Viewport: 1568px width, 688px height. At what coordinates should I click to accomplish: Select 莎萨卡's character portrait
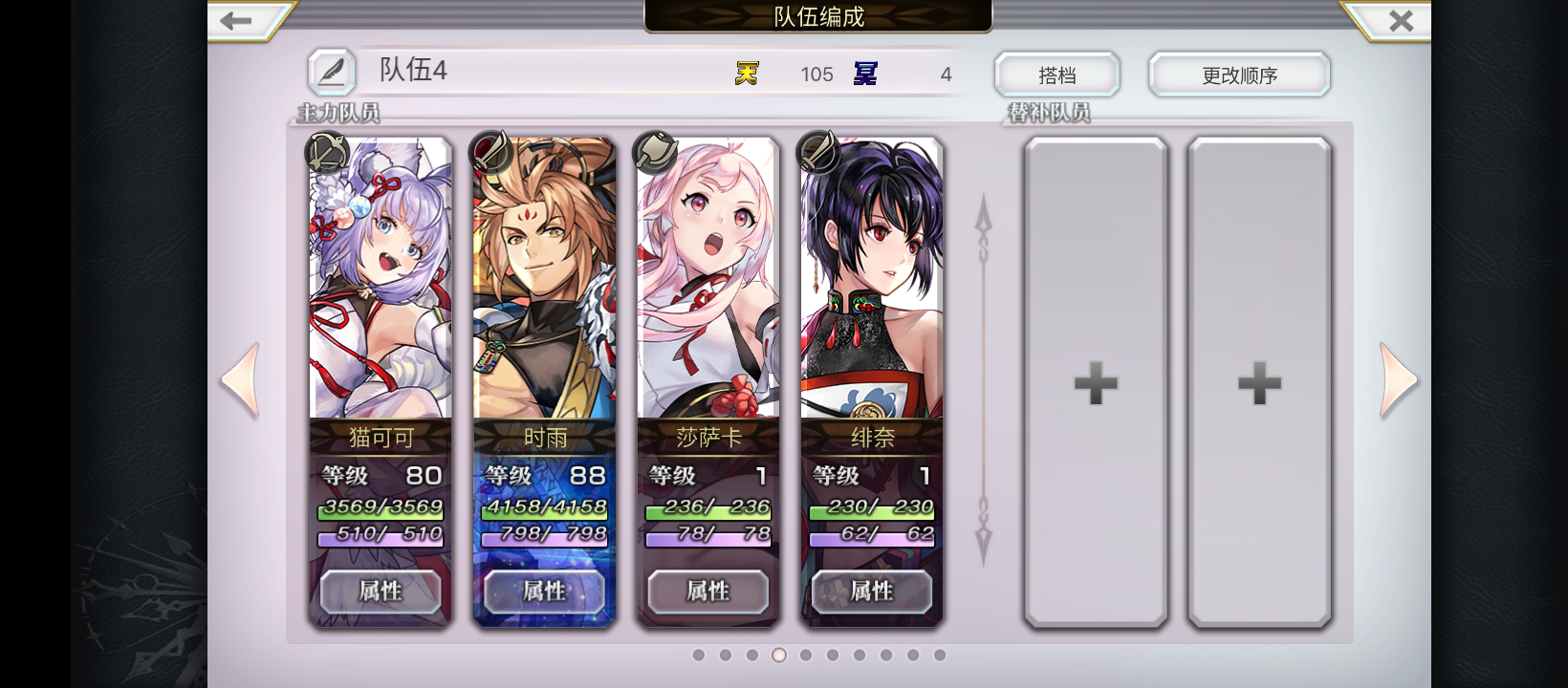[708, 277]
